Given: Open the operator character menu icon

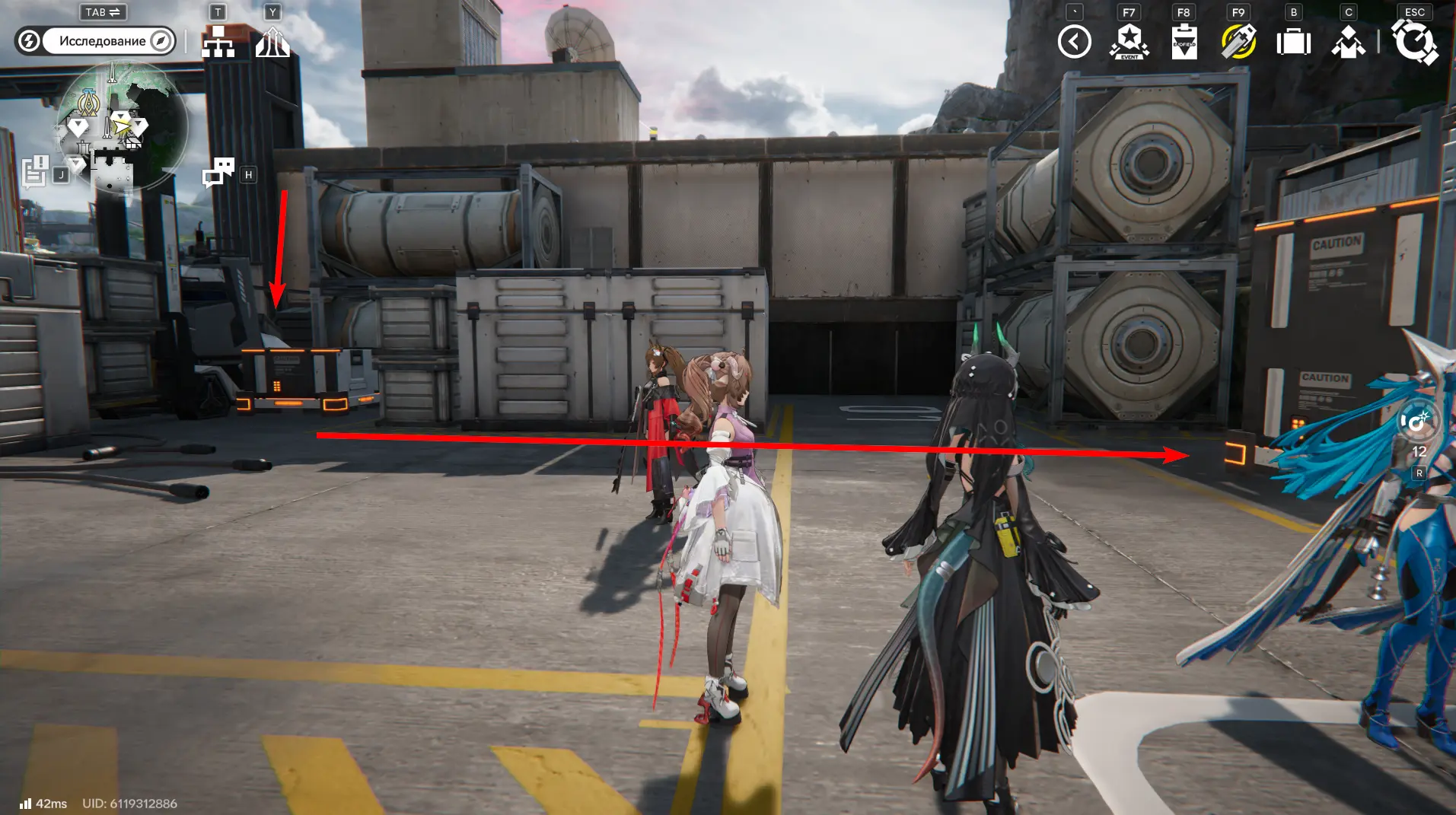Looking at the screenshot, I should pyautogui.click(x=1348, y=42).
